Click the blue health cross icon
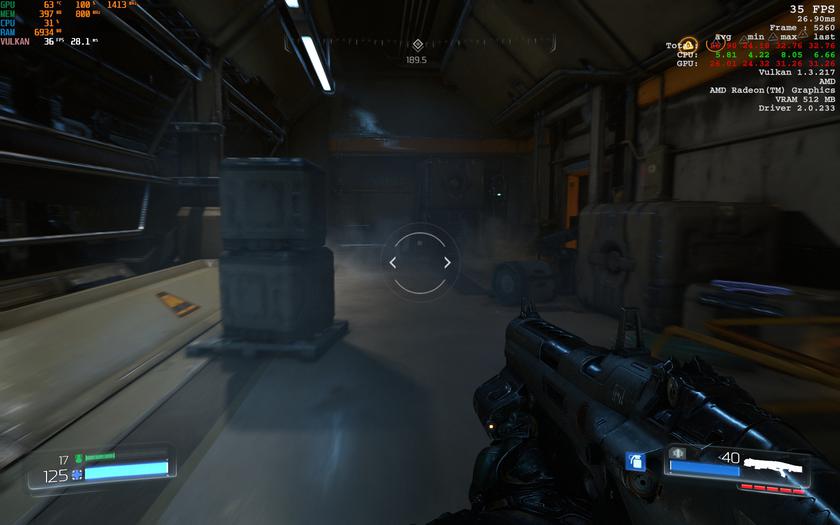Viewport: 840px width, 525px height. (76, 473)
